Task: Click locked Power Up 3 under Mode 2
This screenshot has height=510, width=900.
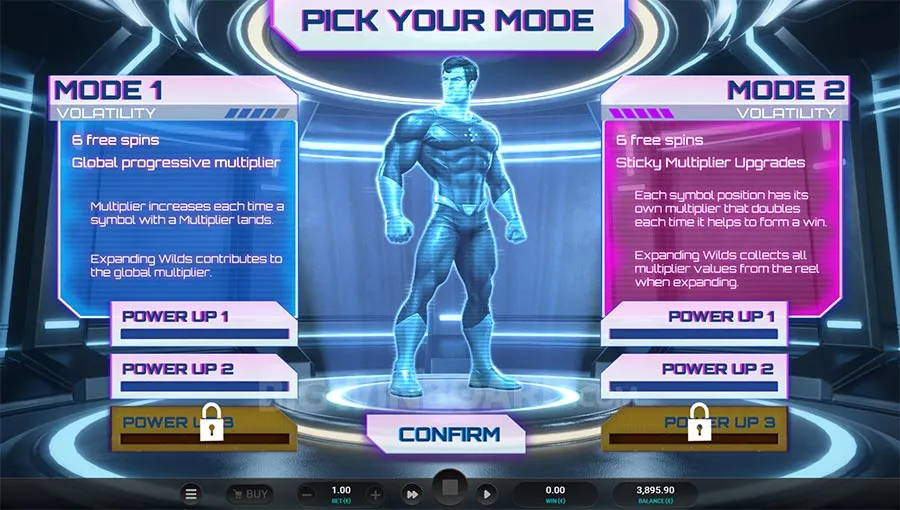Action: [696, 426]
